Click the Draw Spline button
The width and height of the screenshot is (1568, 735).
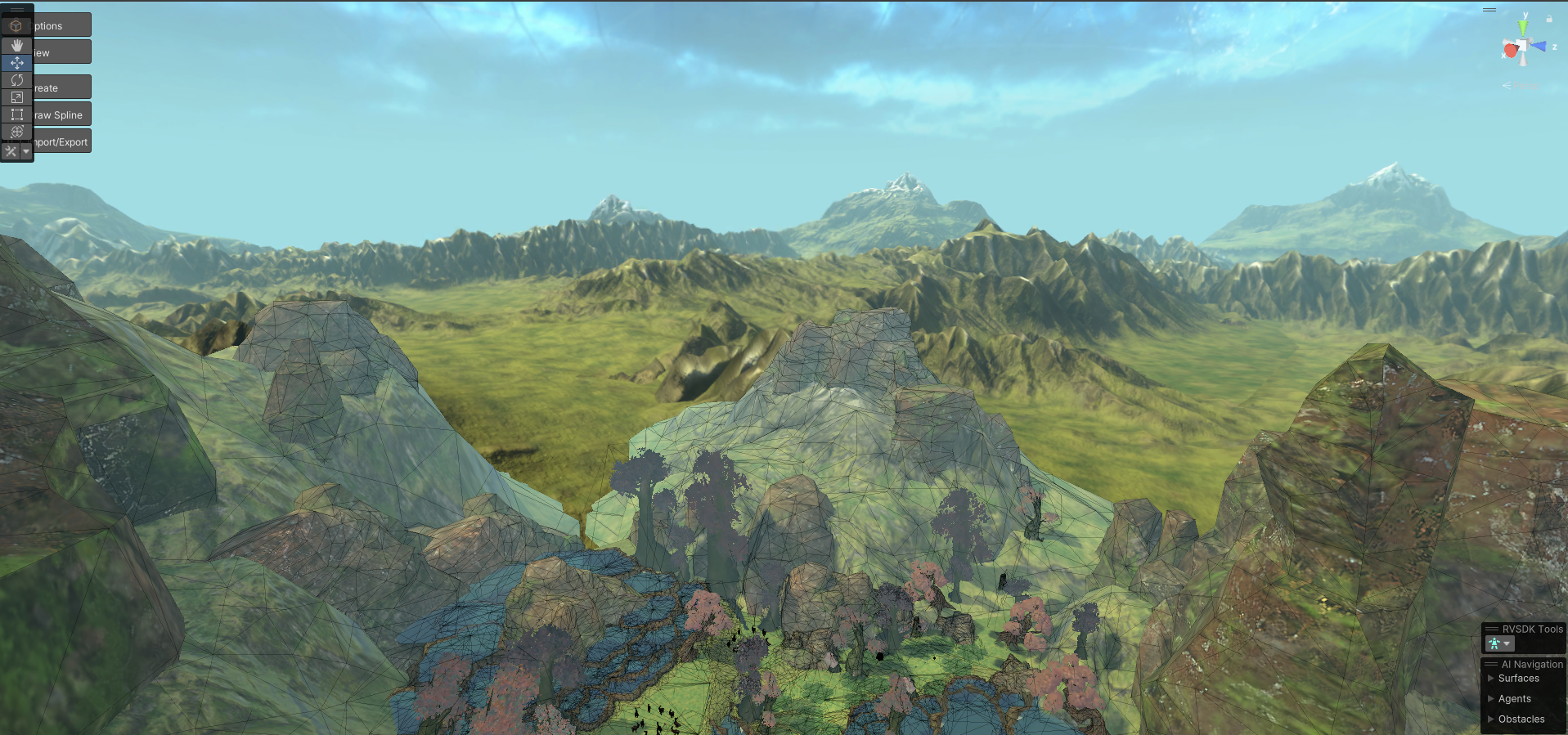[x=61, y=114]
